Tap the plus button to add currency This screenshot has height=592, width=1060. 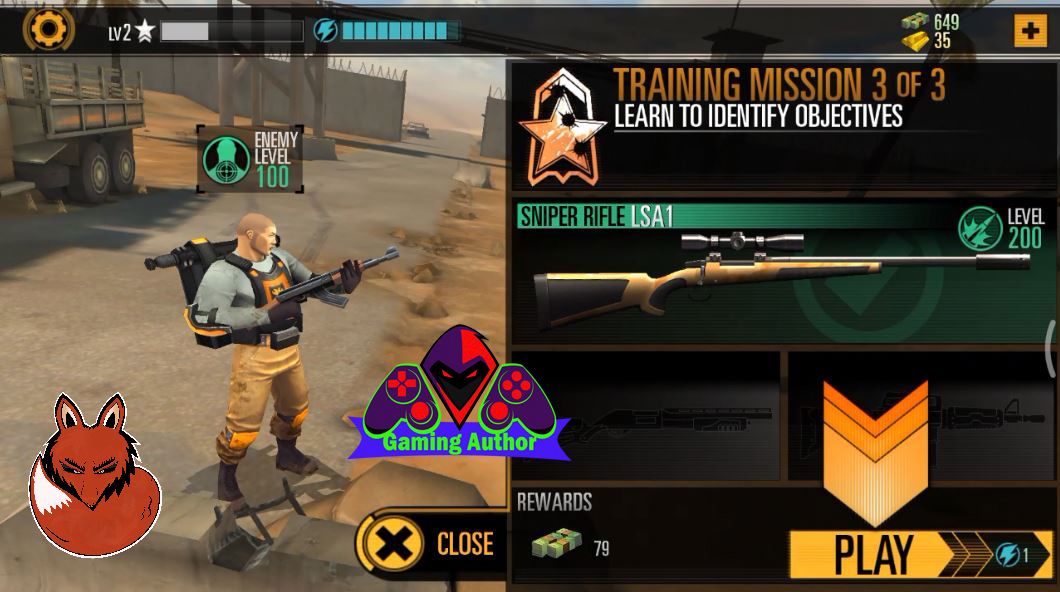(1029, 30)
